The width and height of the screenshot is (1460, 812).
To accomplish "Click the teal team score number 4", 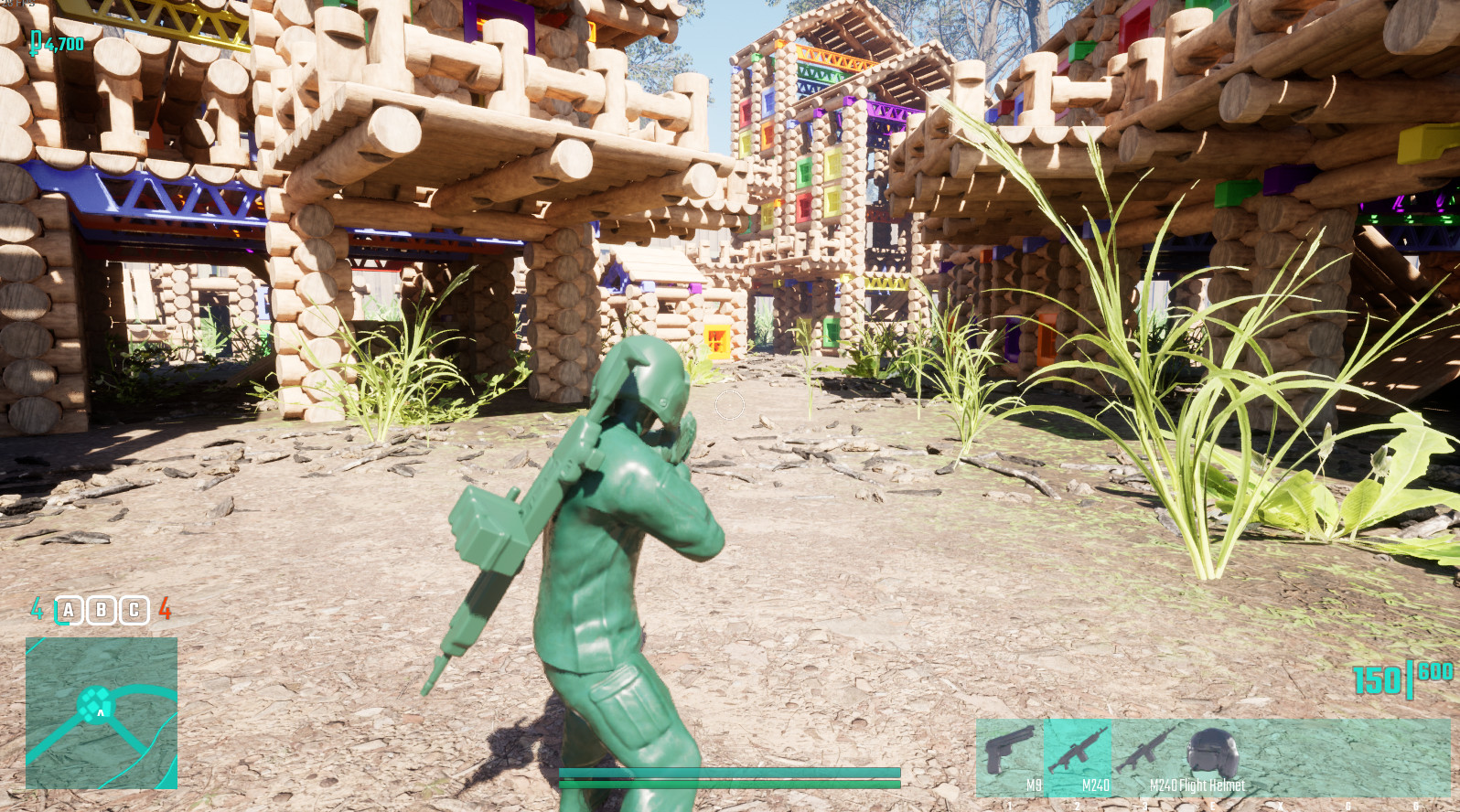I will click(x=37, y=609).
